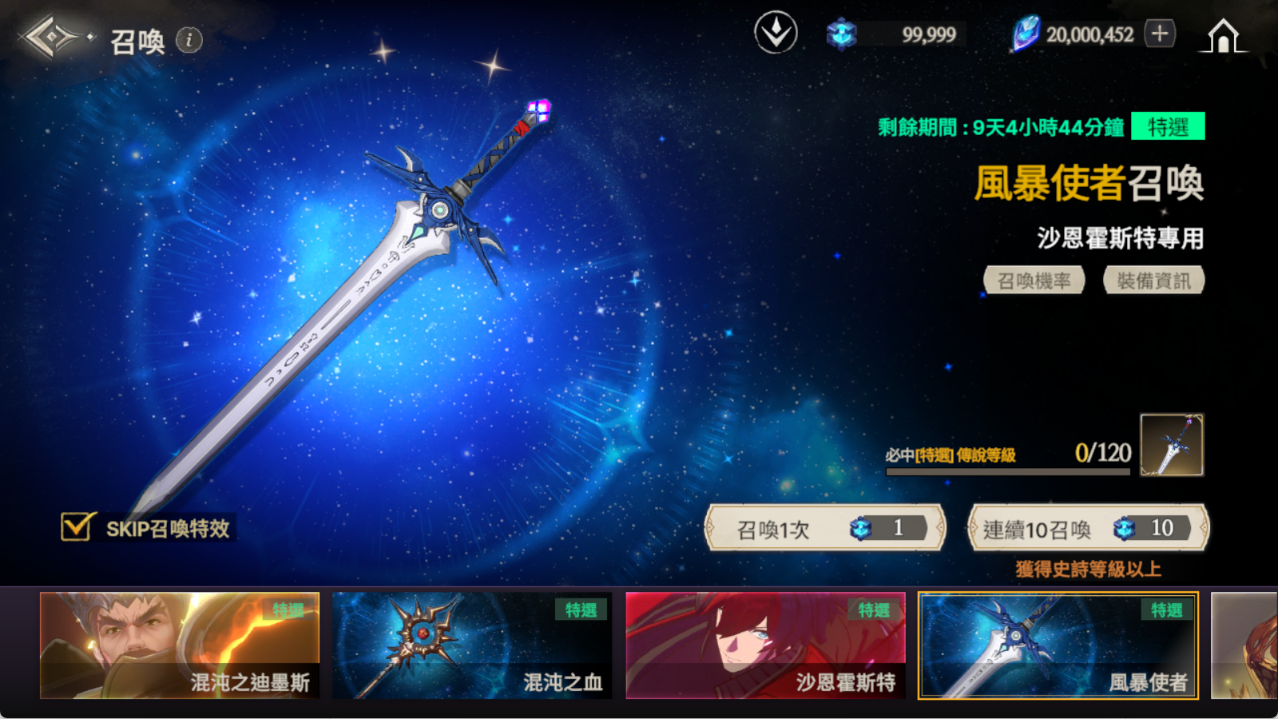1278x719 pixels.
Task: Show summon rates (召喚機率)
Action: coord(1034,281)
